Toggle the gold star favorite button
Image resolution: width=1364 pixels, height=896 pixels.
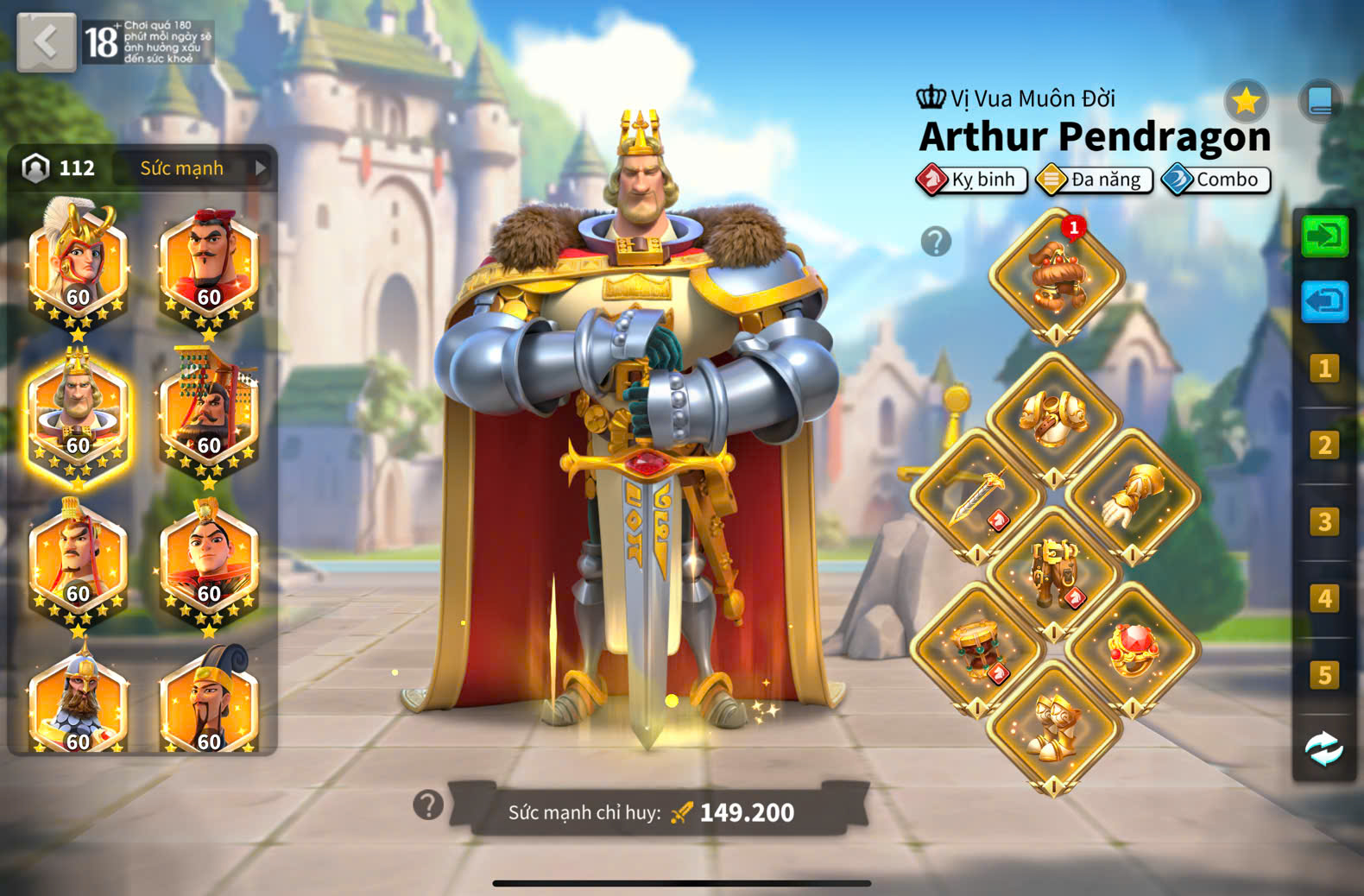1246,102
